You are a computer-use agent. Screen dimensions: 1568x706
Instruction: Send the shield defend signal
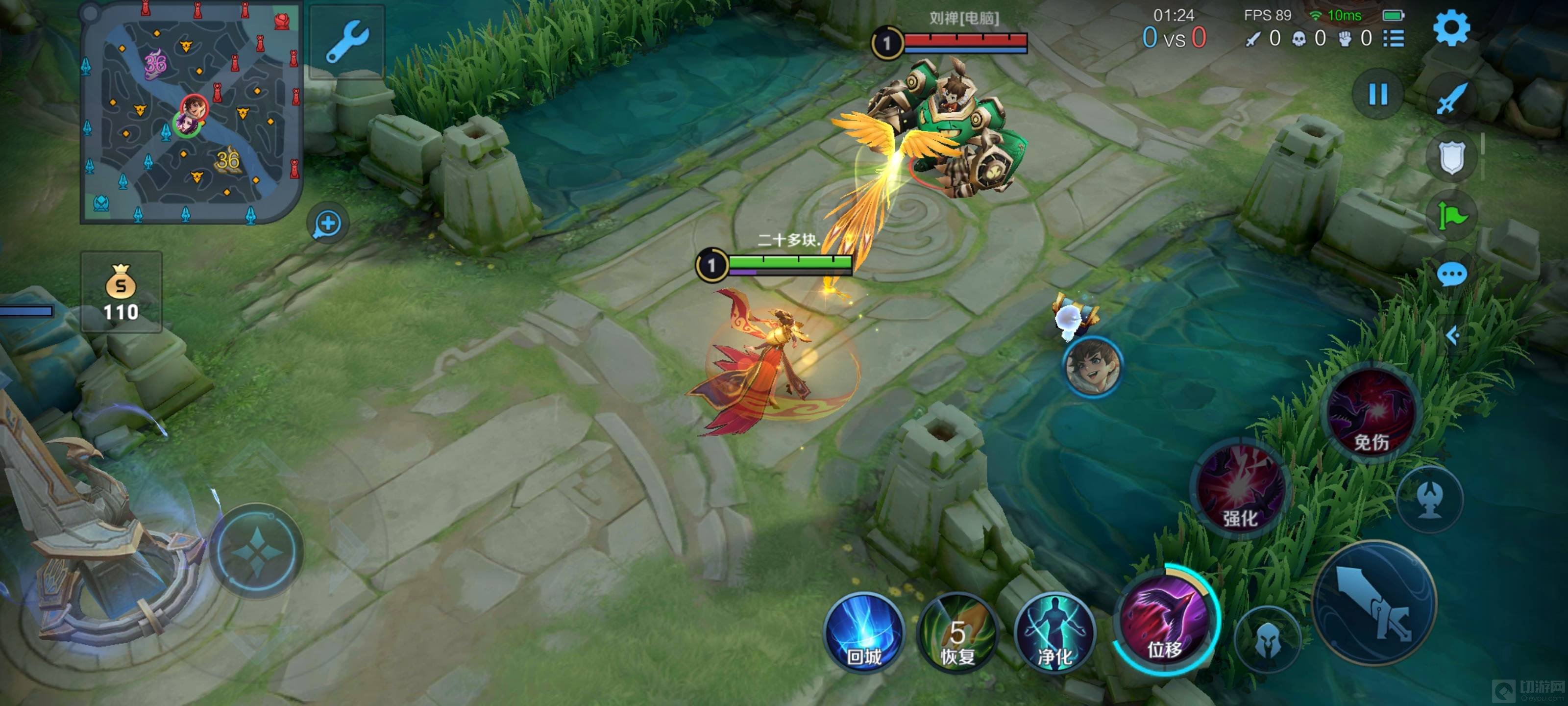pyautogui.click(x=1452, y=157)
